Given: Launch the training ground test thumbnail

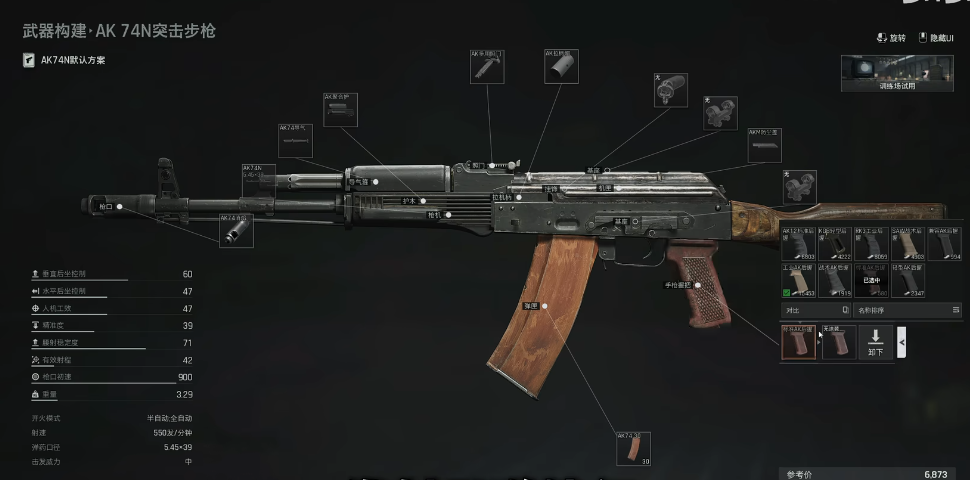Looking at the screenshot, I should (897, 72).
